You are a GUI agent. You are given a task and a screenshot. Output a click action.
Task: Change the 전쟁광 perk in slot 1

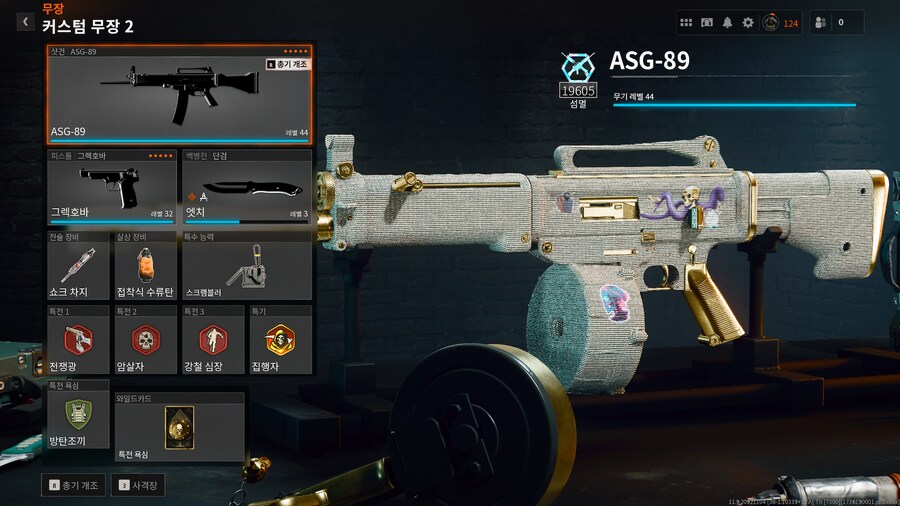(x=78, y=341)
